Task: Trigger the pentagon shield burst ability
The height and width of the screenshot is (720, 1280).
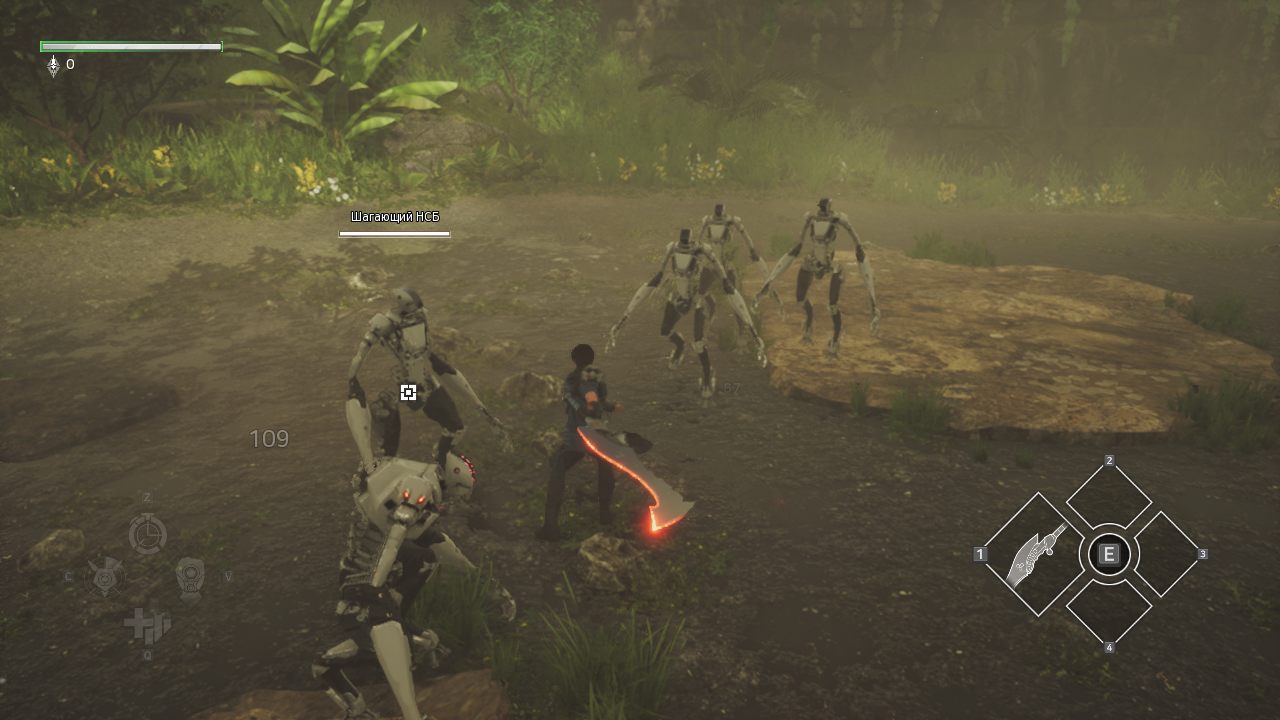Action: pos(105,577)
